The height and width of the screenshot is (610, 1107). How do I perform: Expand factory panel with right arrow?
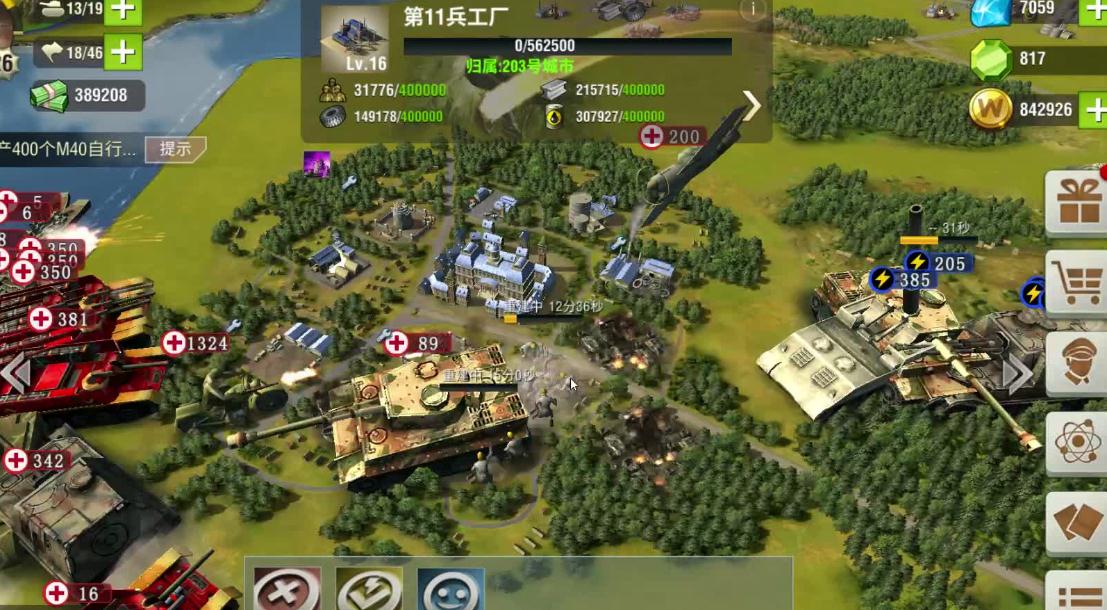[x=751, y=105]
